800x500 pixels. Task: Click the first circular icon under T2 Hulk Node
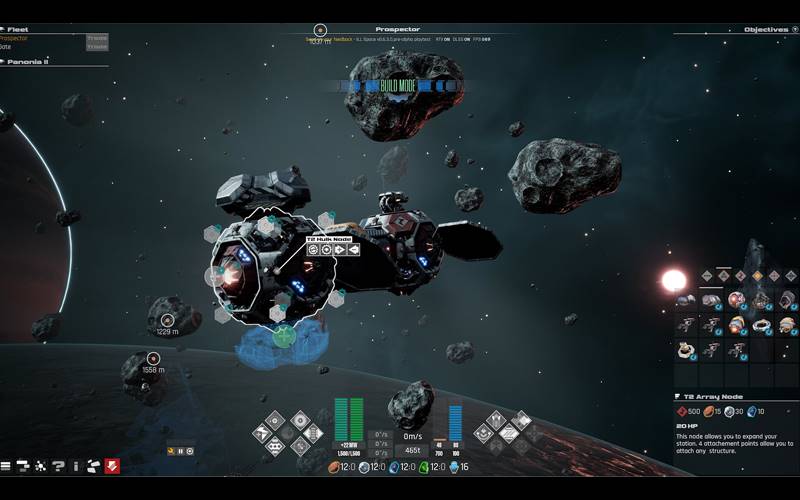coord(313,249)
